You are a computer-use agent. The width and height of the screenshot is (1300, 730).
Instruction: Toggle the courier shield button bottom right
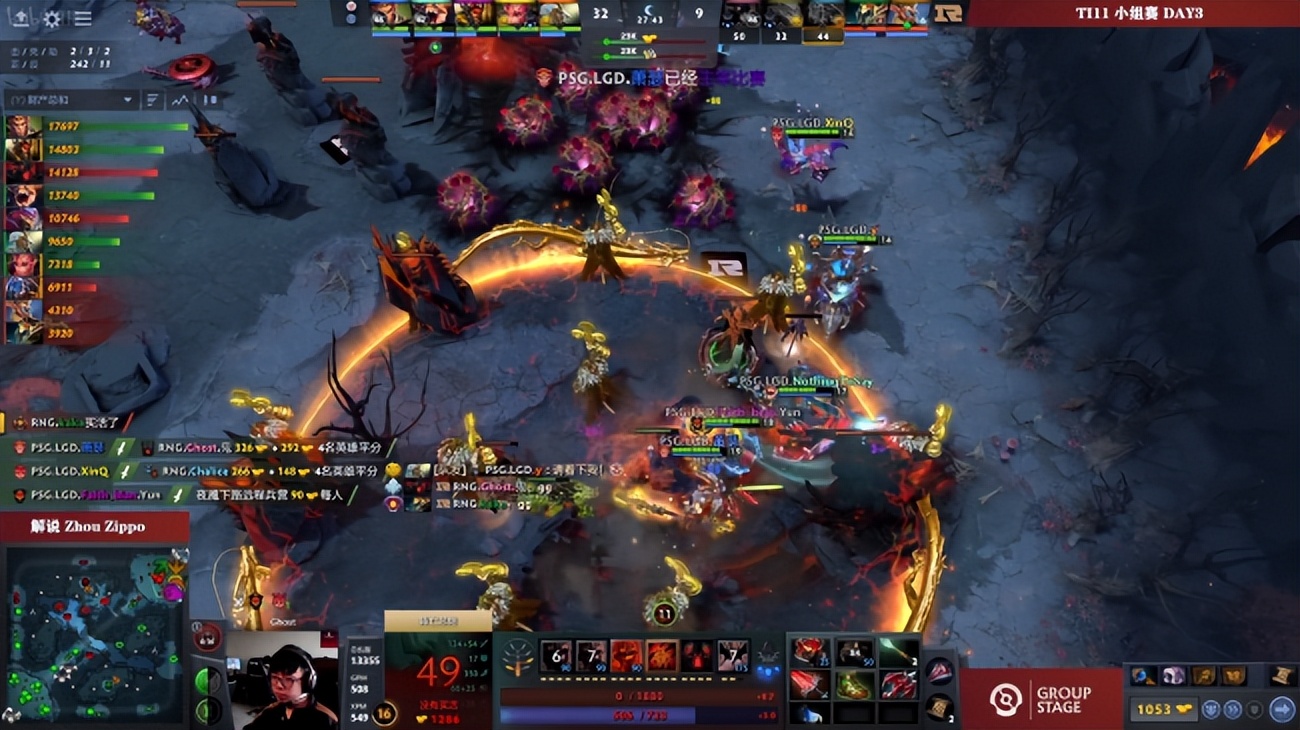[1255, 711]
